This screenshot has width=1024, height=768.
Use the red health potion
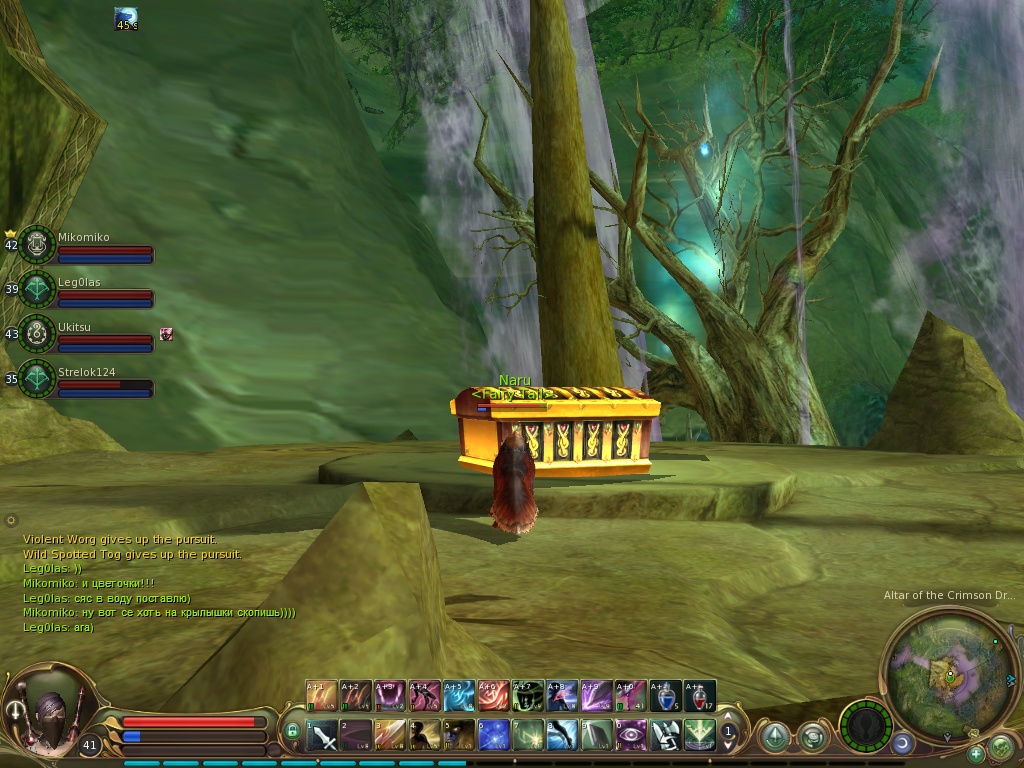click(700, 696)
